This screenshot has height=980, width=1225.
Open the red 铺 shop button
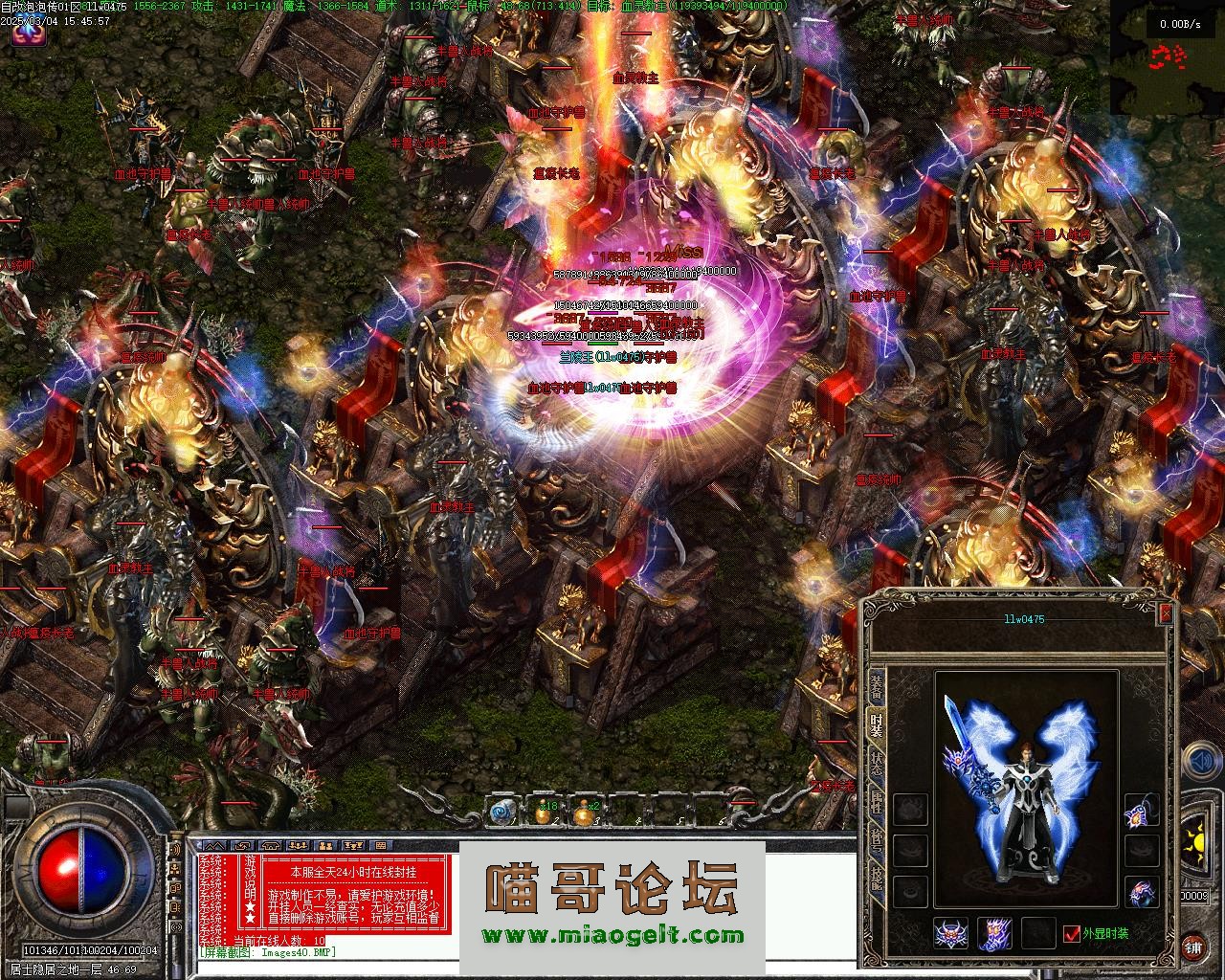coord(1193,947)
